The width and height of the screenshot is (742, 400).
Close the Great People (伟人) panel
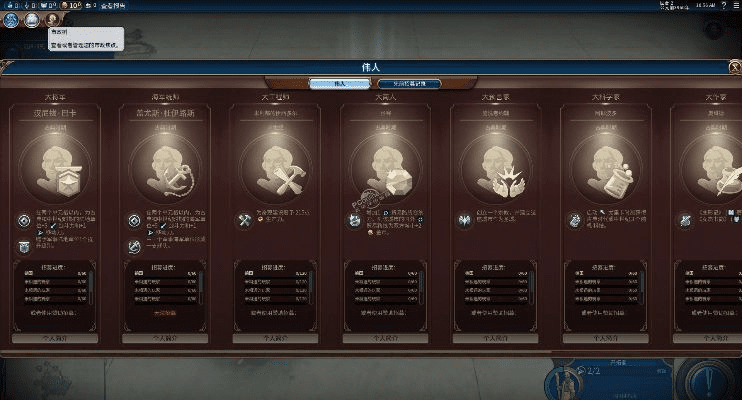pyautogui.click(x=733, y=68)
